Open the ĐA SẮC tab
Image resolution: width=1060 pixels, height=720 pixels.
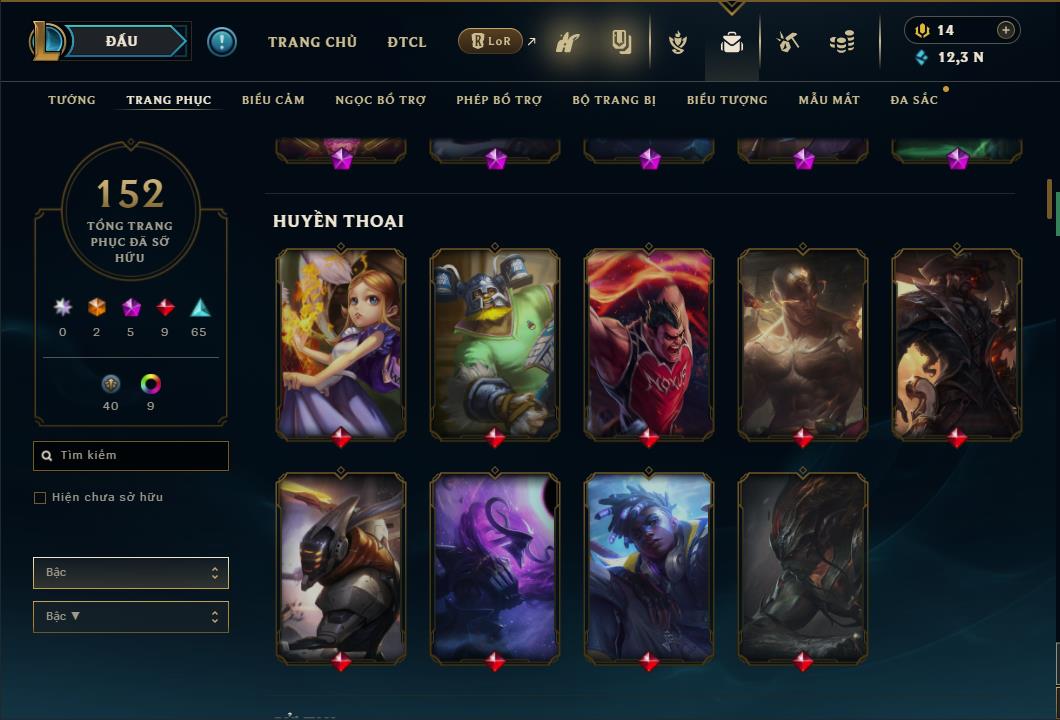click(x=914, y=100)
